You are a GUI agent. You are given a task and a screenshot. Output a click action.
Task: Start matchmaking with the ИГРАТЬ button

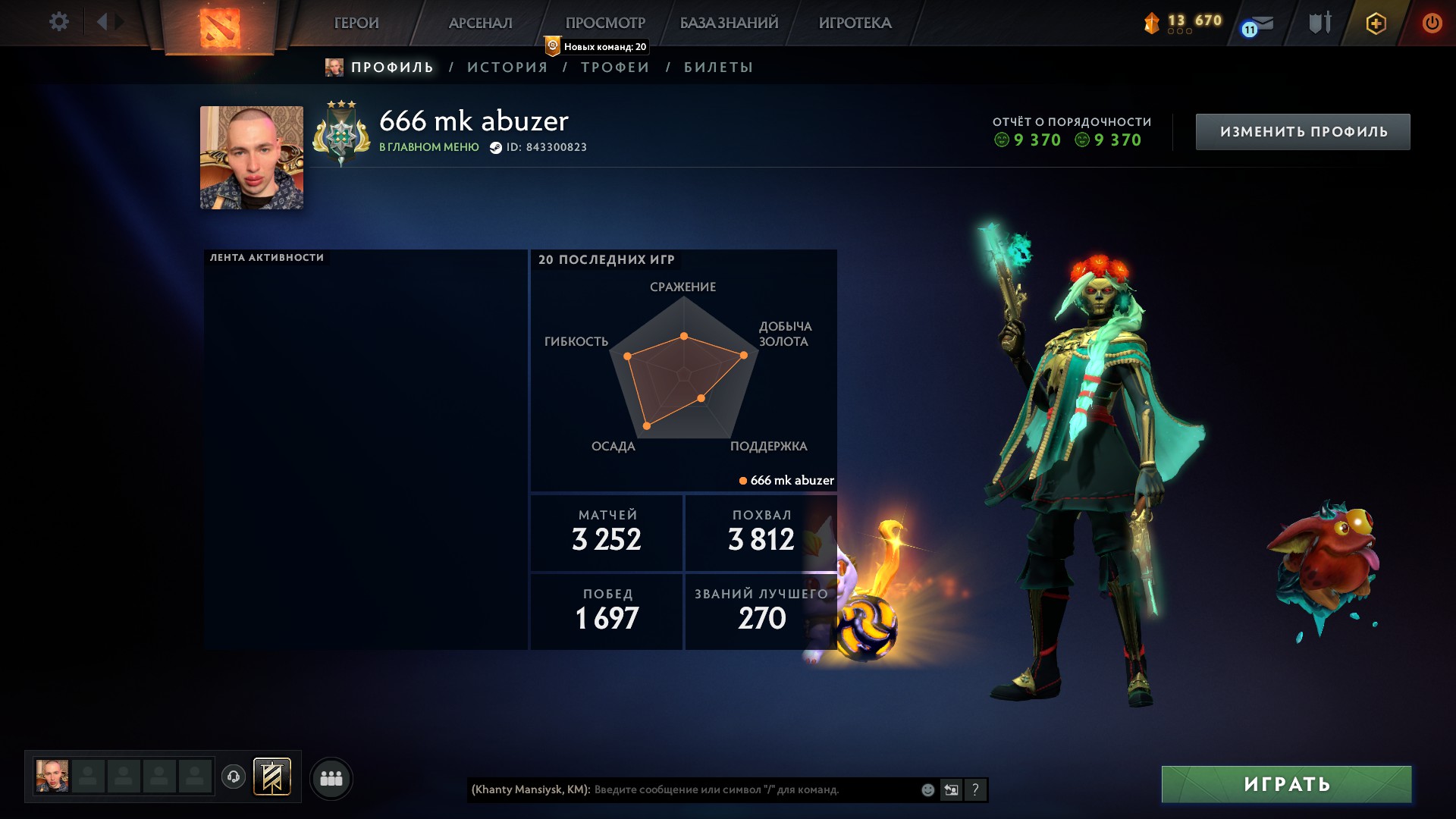pyautogui.click(x=1286, y=784)
